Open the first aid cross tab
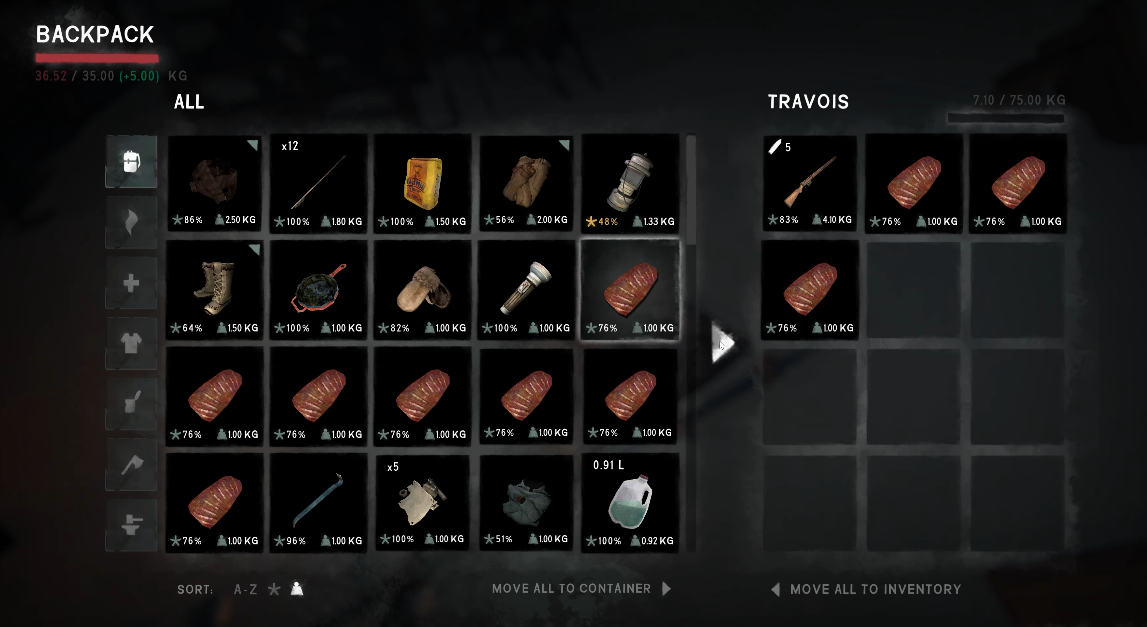The image size is (1147, 627). pos(132,283)
